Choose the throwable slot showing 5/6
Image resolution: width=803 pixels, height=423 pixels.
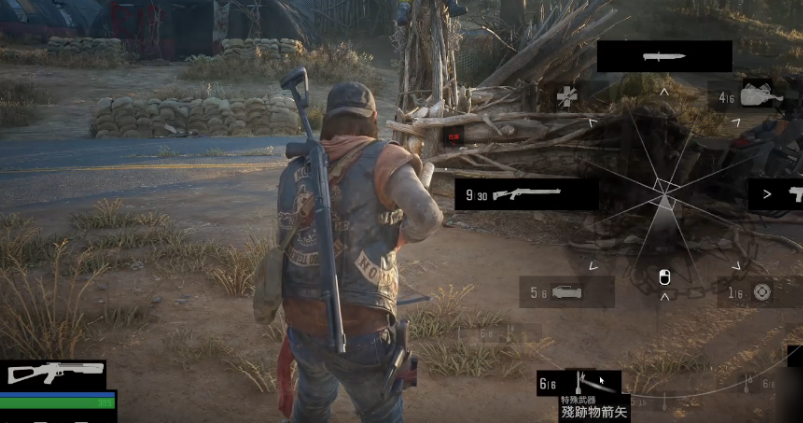pos(566,292)
